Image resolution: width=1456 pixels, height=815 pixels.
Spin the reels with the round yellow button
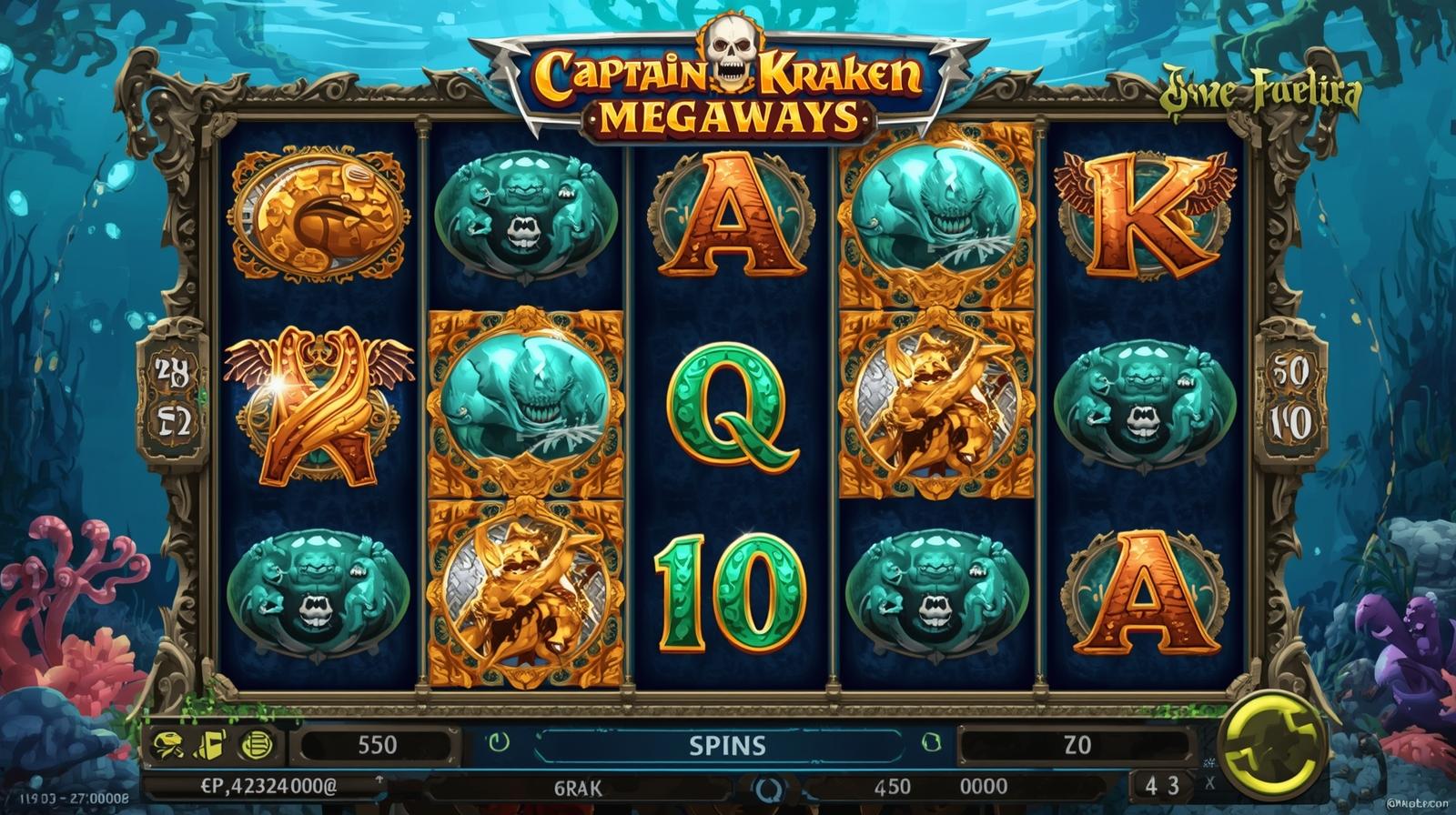tap(1265, 745)
